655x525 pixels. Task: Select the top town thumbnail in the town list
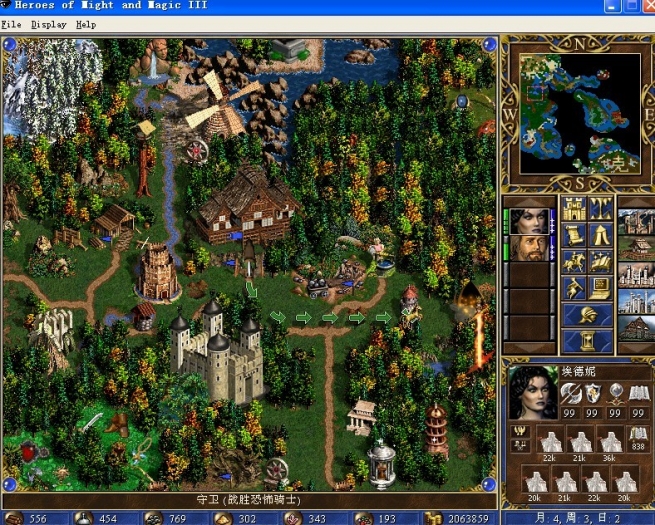(x=637, y=221)
